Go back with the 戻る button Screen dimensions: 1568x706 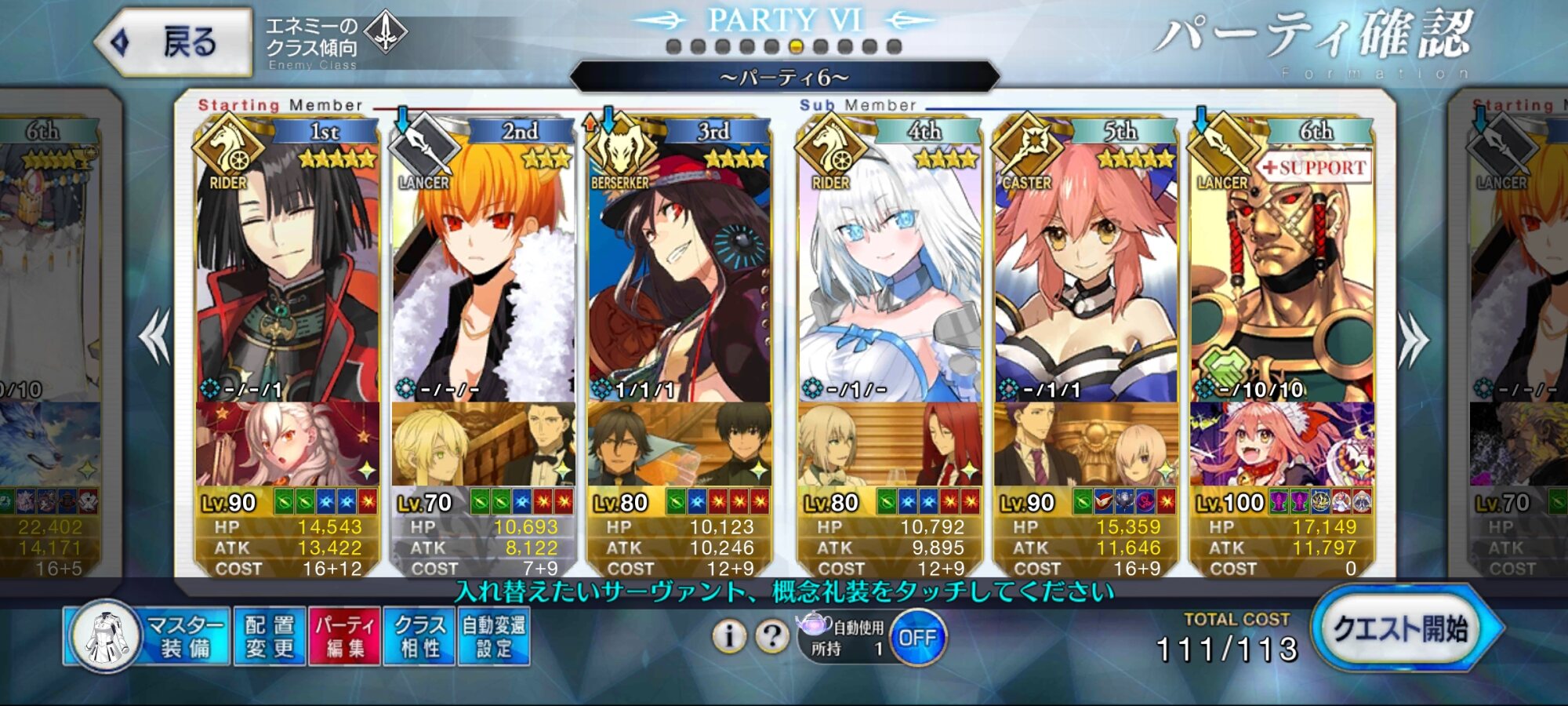[x=174, y=42]
